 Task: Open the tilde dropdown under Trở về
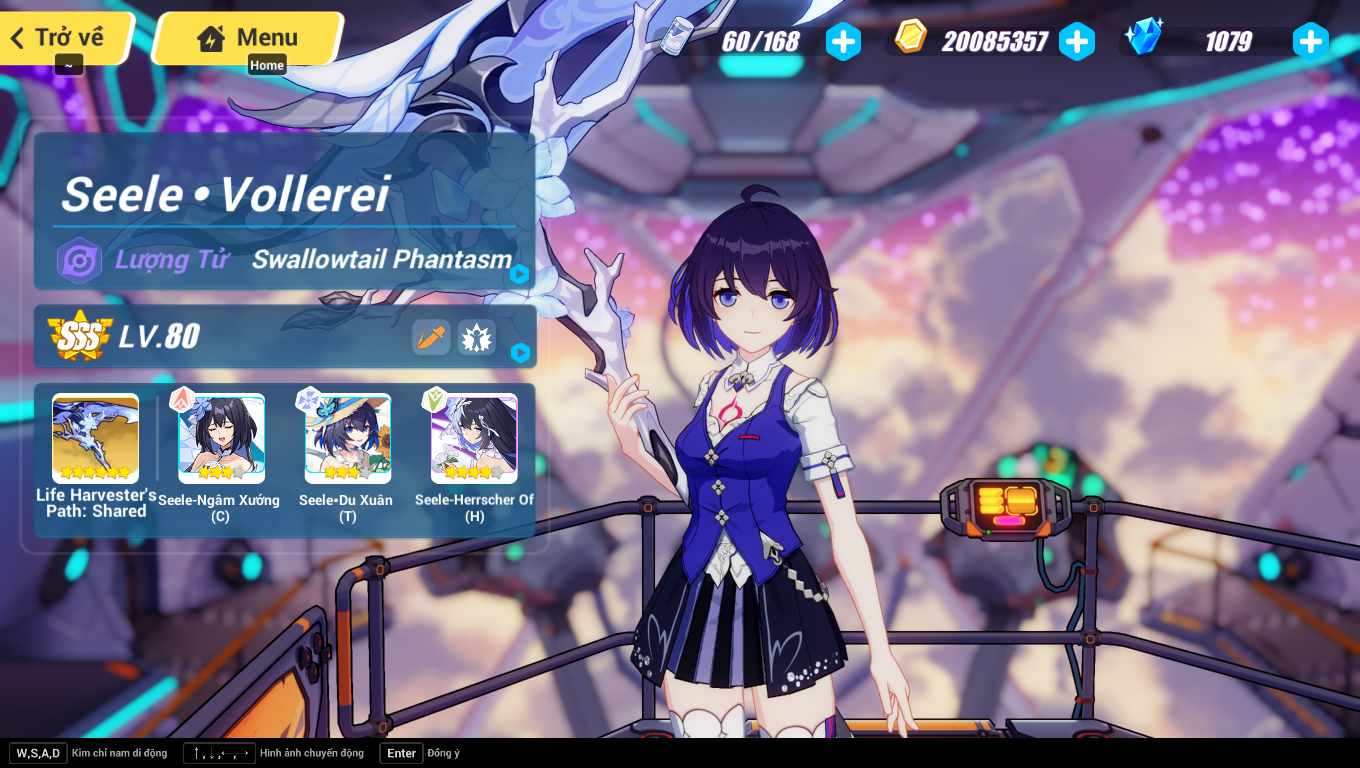pos(68,64)
